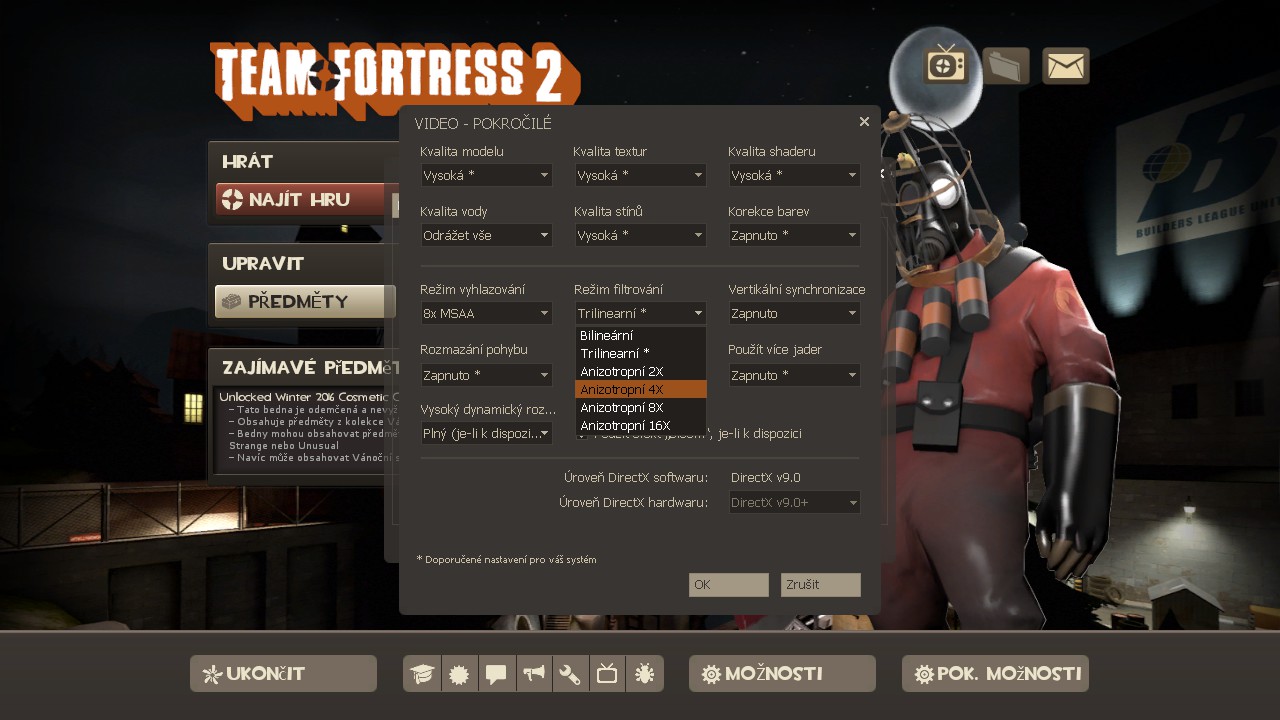Pick Anizotropní 4X filtering mode
The image size is (1280, 720).
click(x=640, y=390)
